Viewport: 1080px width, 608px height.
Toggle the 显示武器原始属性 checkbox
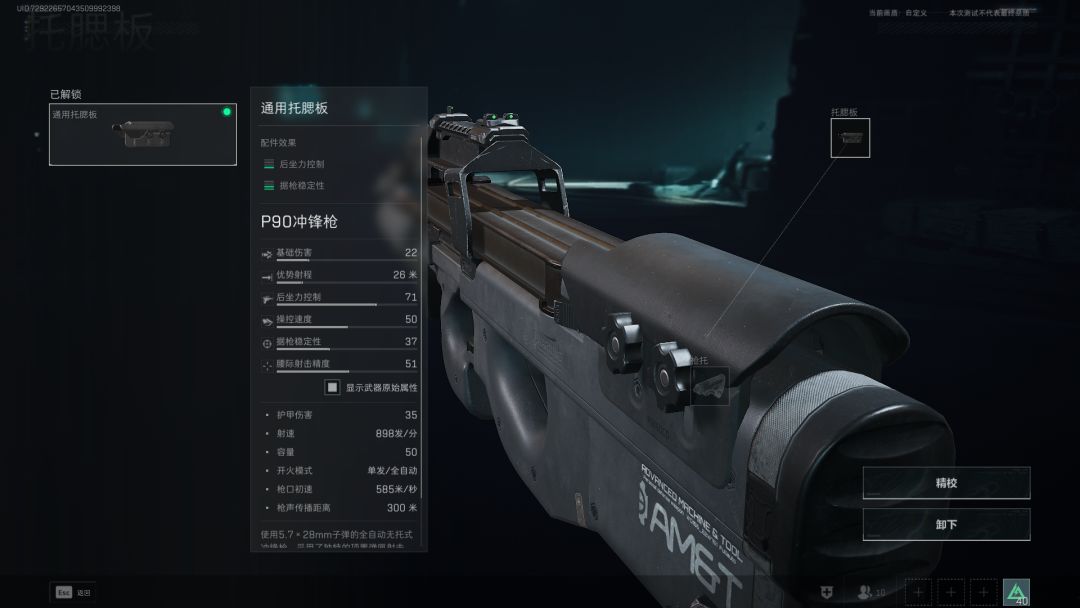pyautogui.click(x=332, y=387)
